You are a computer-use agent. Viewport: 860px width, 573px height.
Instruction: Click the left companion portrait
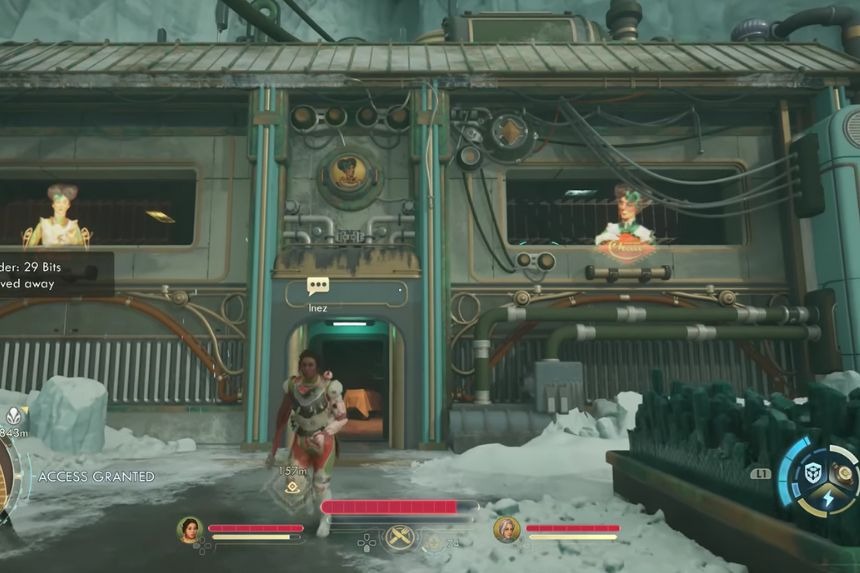(189, 529)
